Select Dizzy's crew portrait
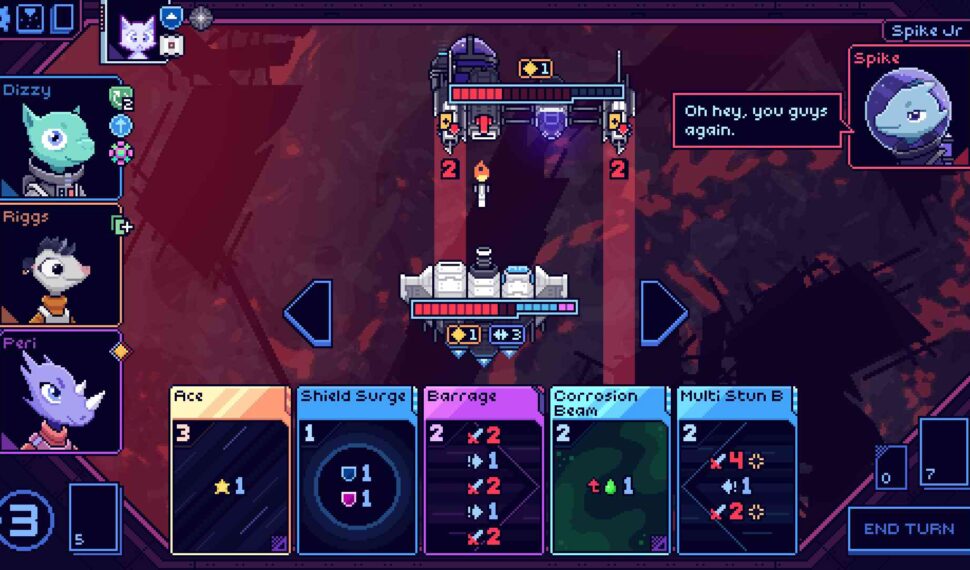Screen dimensions: 970x570 pos(60,141)
